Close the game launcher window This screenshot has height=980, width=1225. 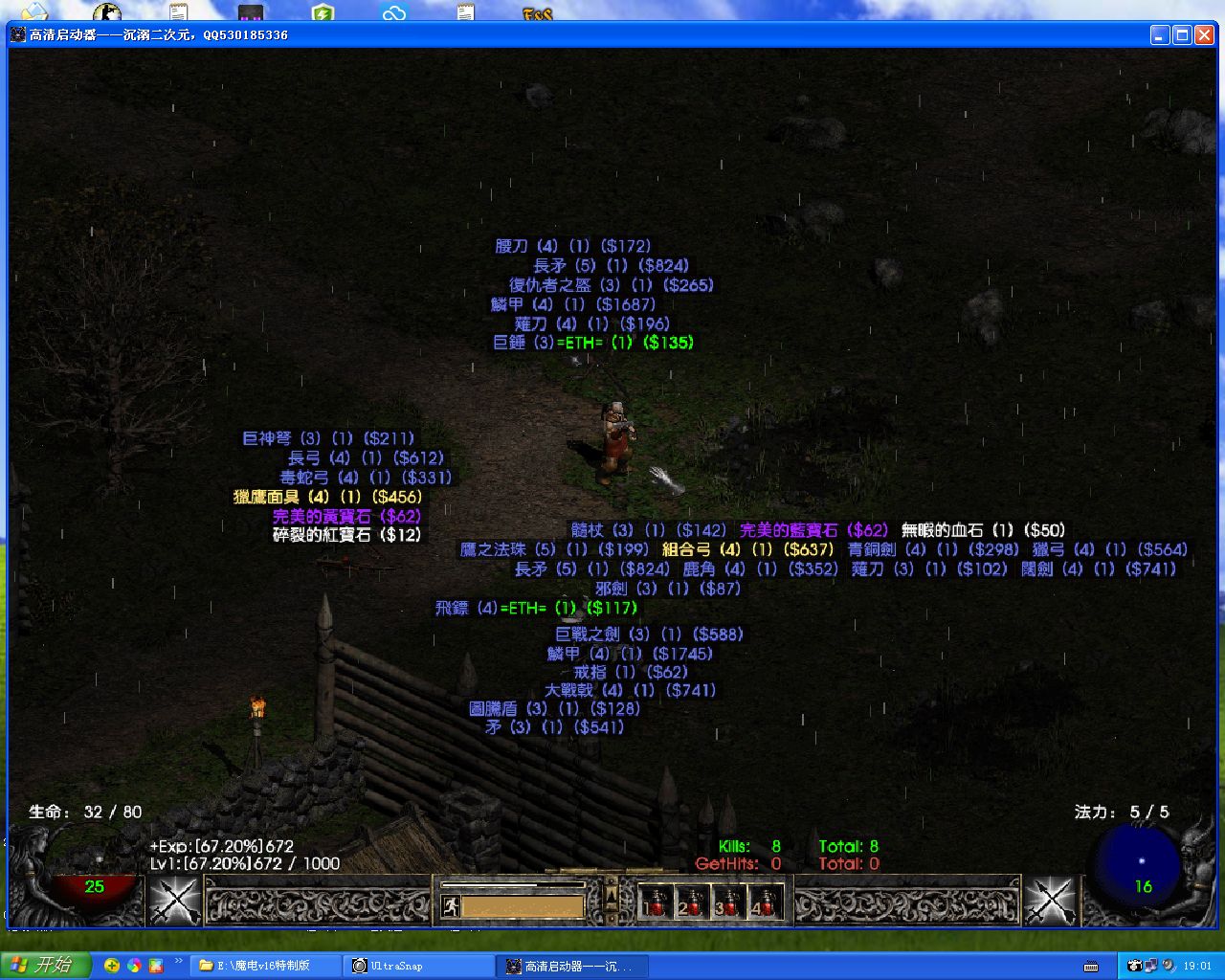(1204, 35)
